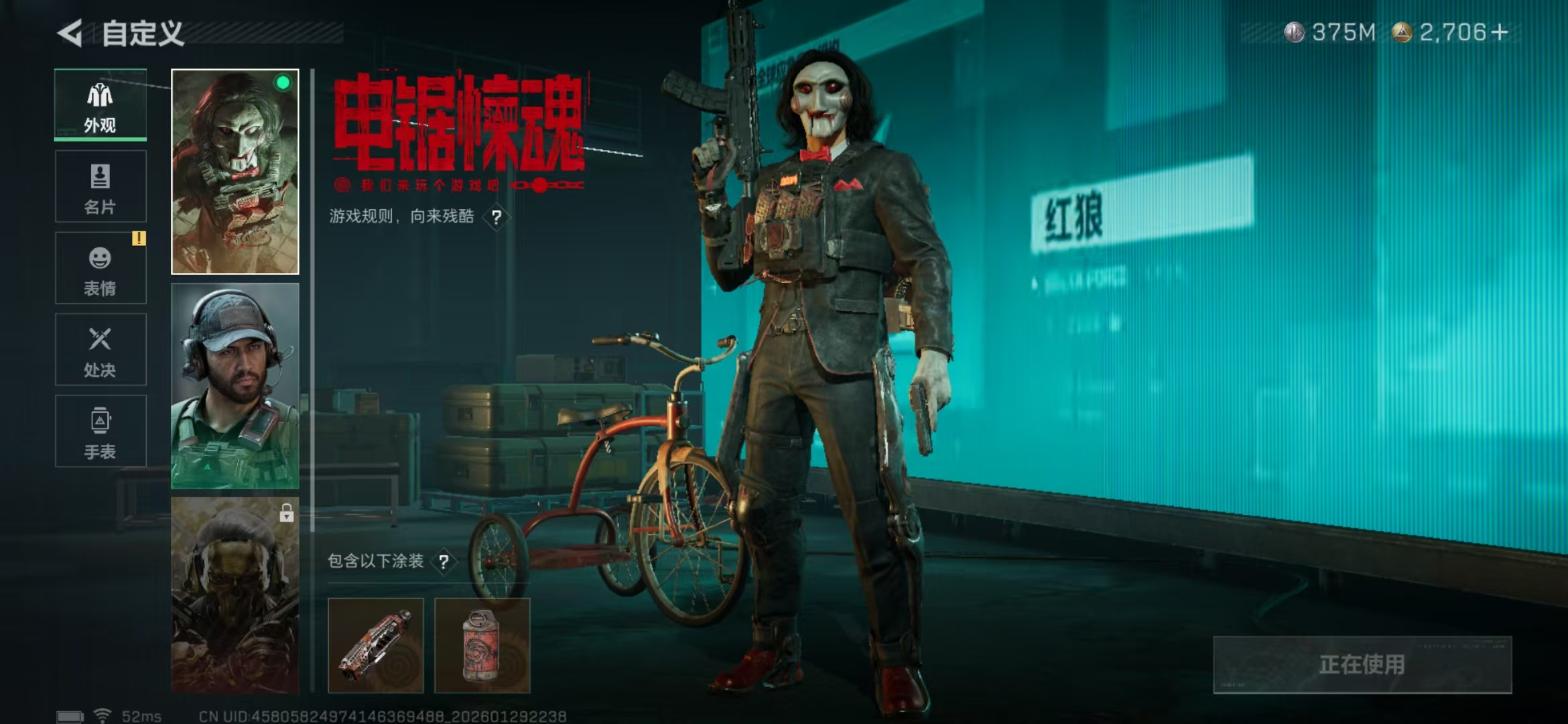1568x724 pixels.
Task: Select the Jigsaw puppet skin thumbnail
Action: [235, 172]
